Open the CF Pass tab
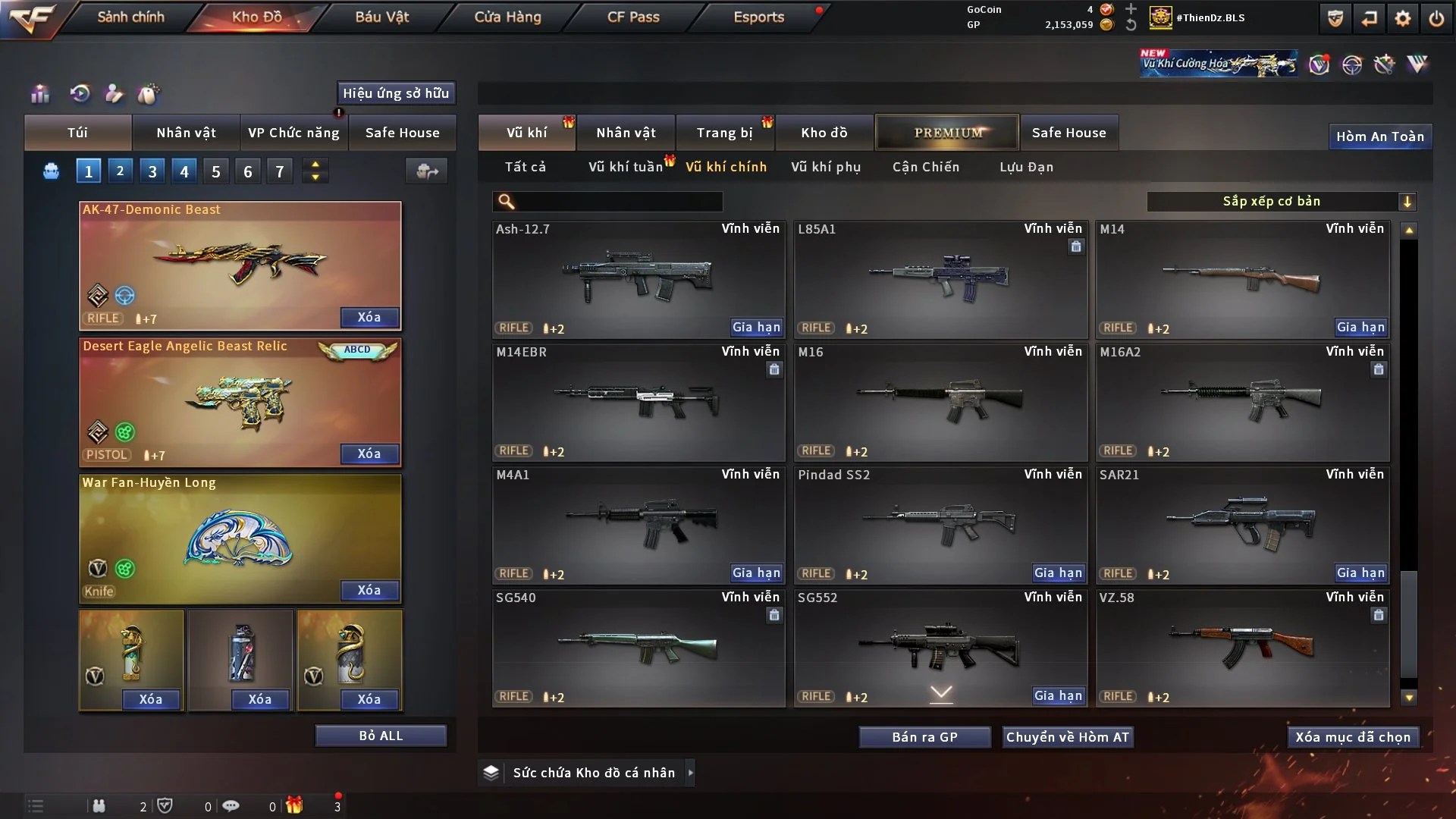 633,17
